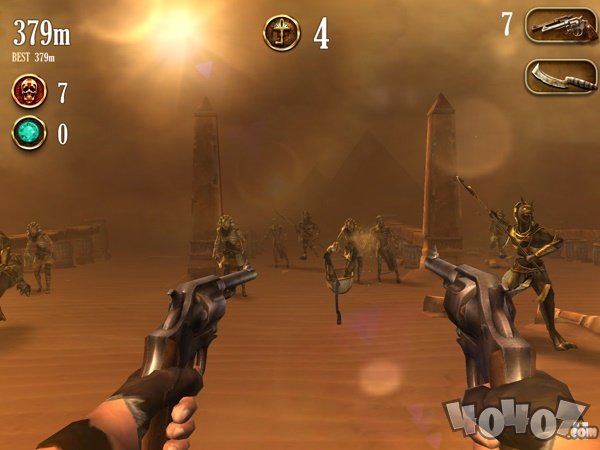This screenshot has height=450, width=600.
Task: Switch to the curved knife weapon
Action: coord(560,76)
